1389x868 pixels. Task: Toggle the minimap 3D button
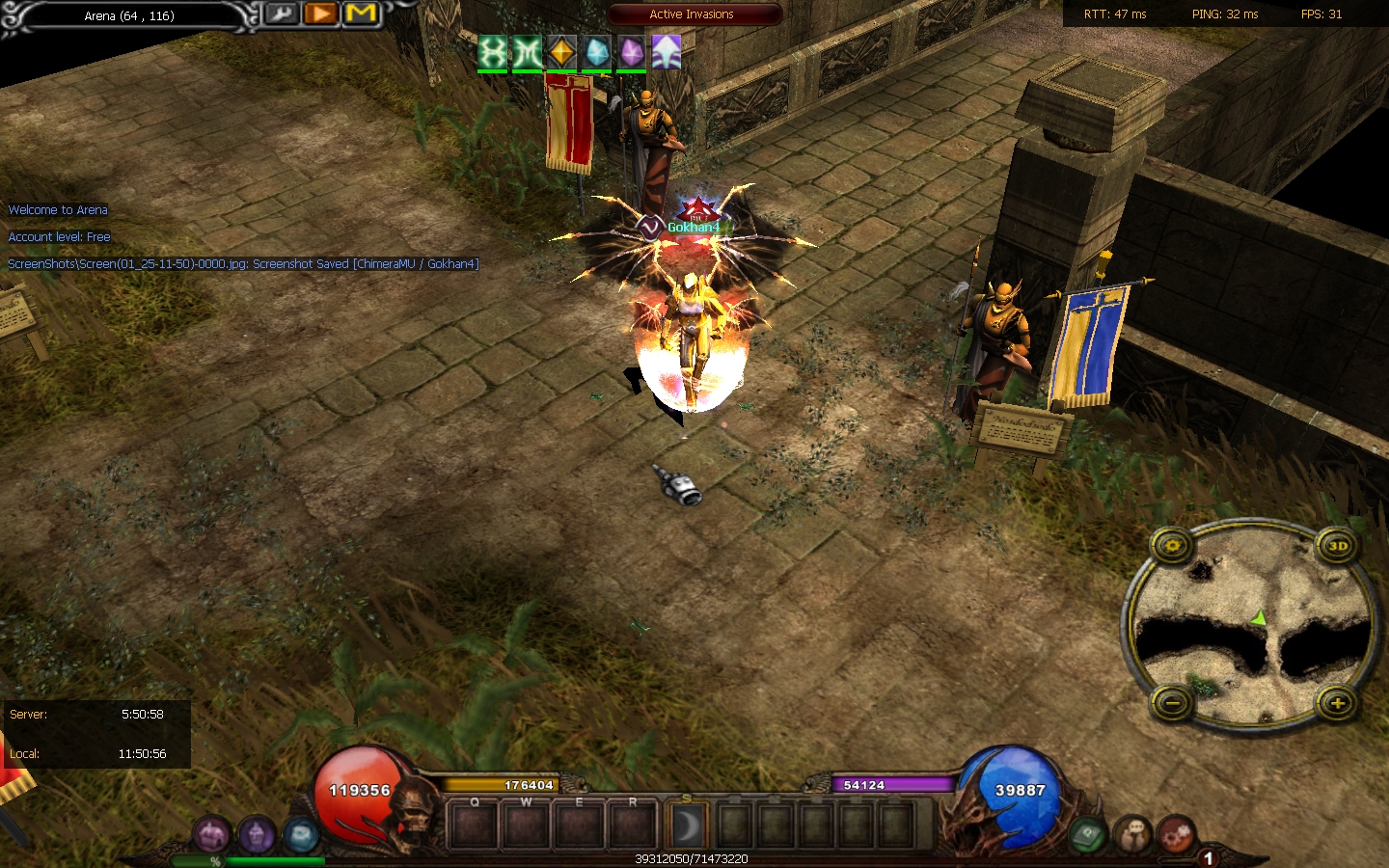tap(1338, 546)
